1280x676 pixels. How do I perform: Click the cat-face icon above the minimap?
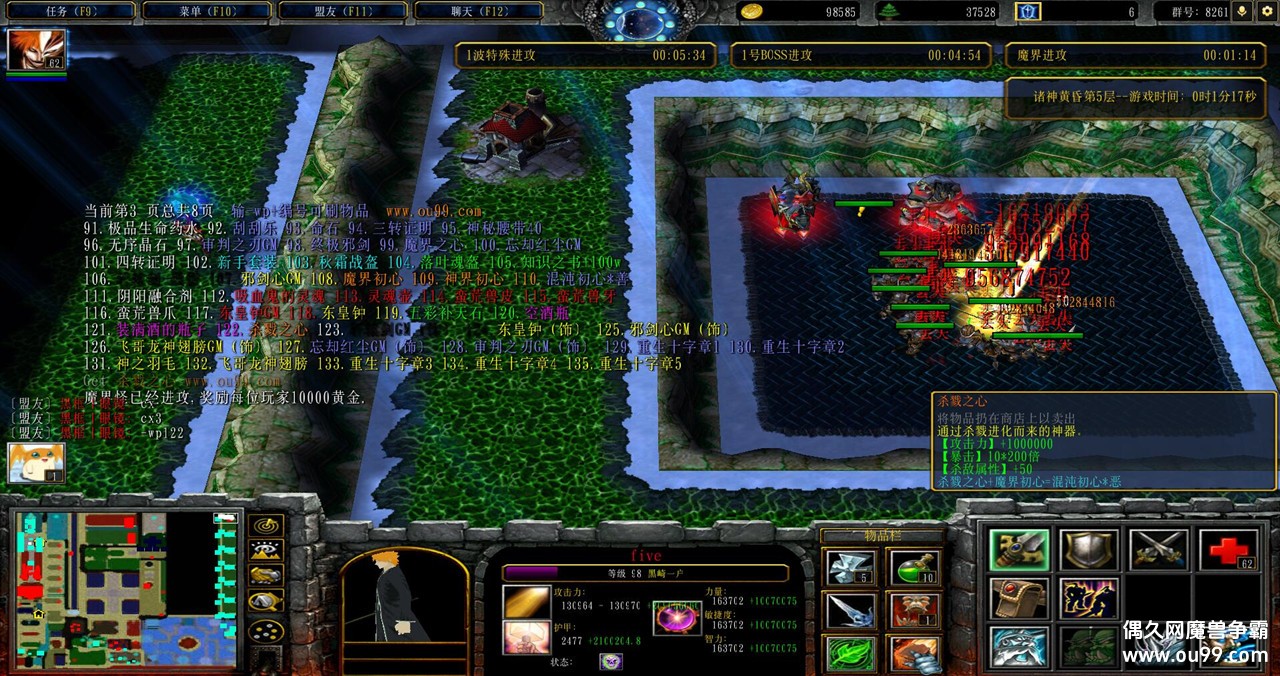pyautogui.click(x=36, y=464)
